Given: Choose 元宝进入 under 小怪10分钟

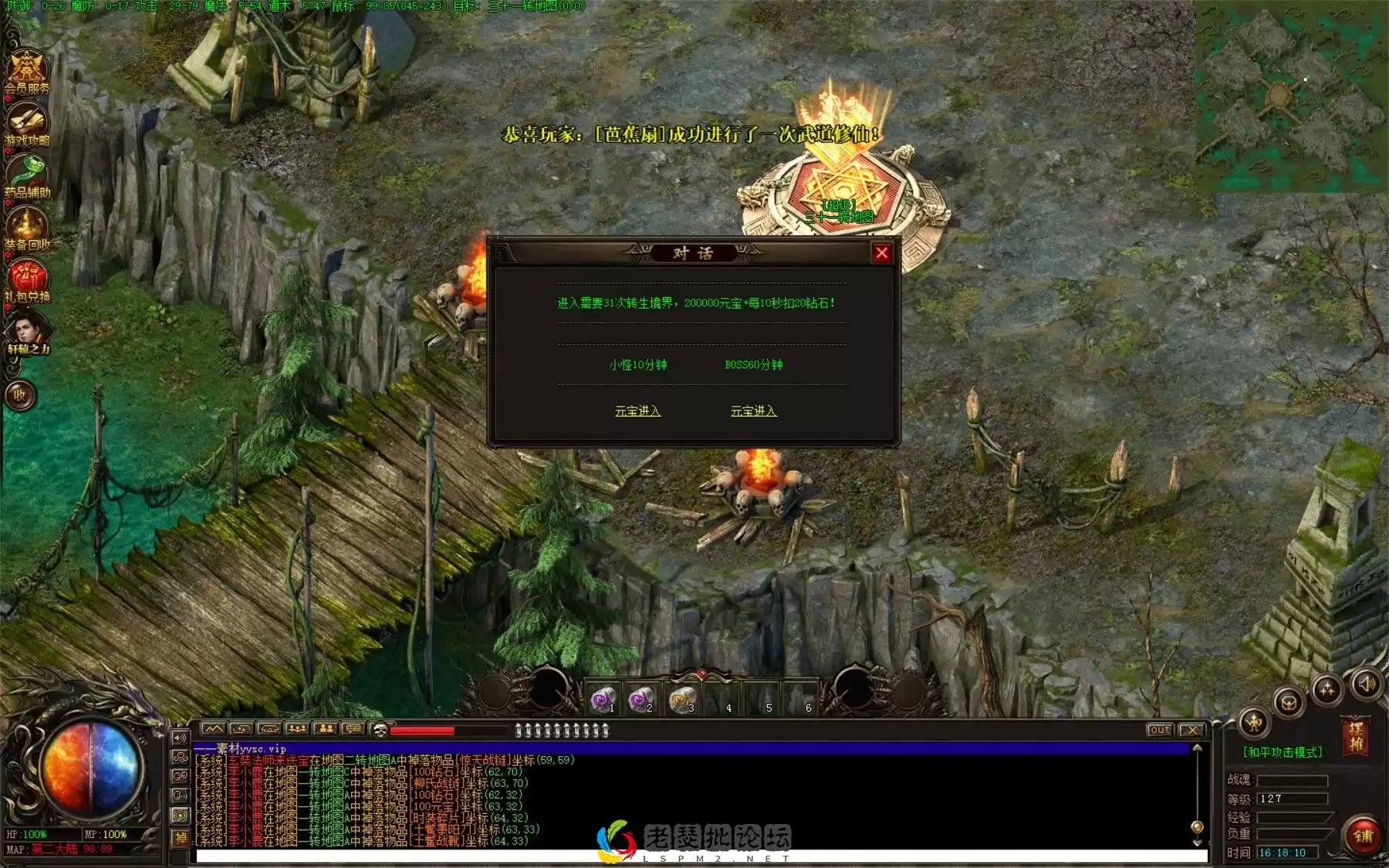Looking at the screenshot, I should point(637,411).
